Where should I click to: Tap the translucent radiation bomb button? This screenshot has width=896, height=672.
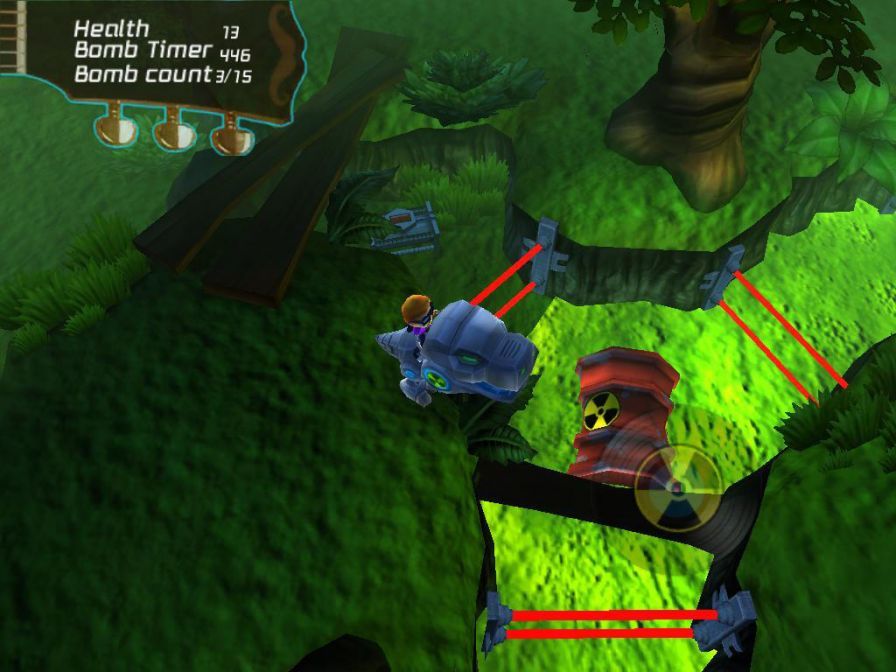tap(677, 488)
